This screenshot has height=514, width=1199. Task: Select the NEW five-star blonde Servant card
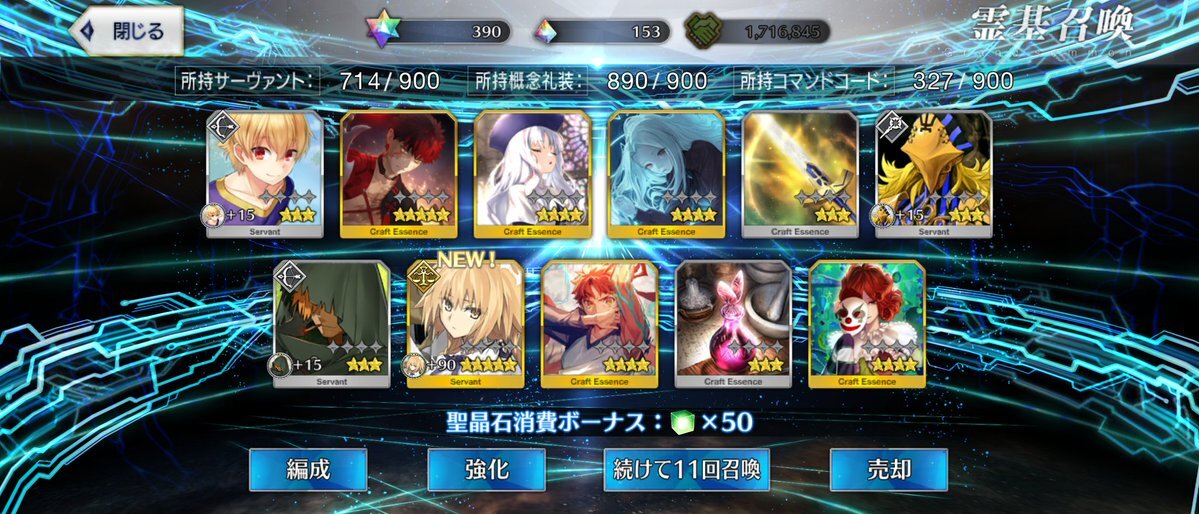(465, 324)
